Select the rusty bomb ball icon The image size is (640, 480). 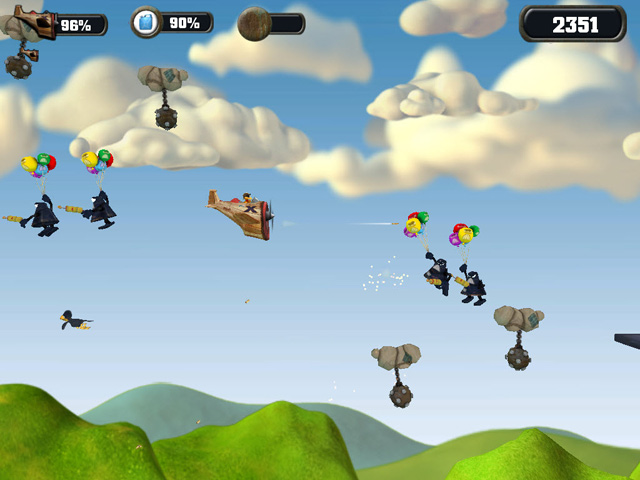[x=254, y=23]
